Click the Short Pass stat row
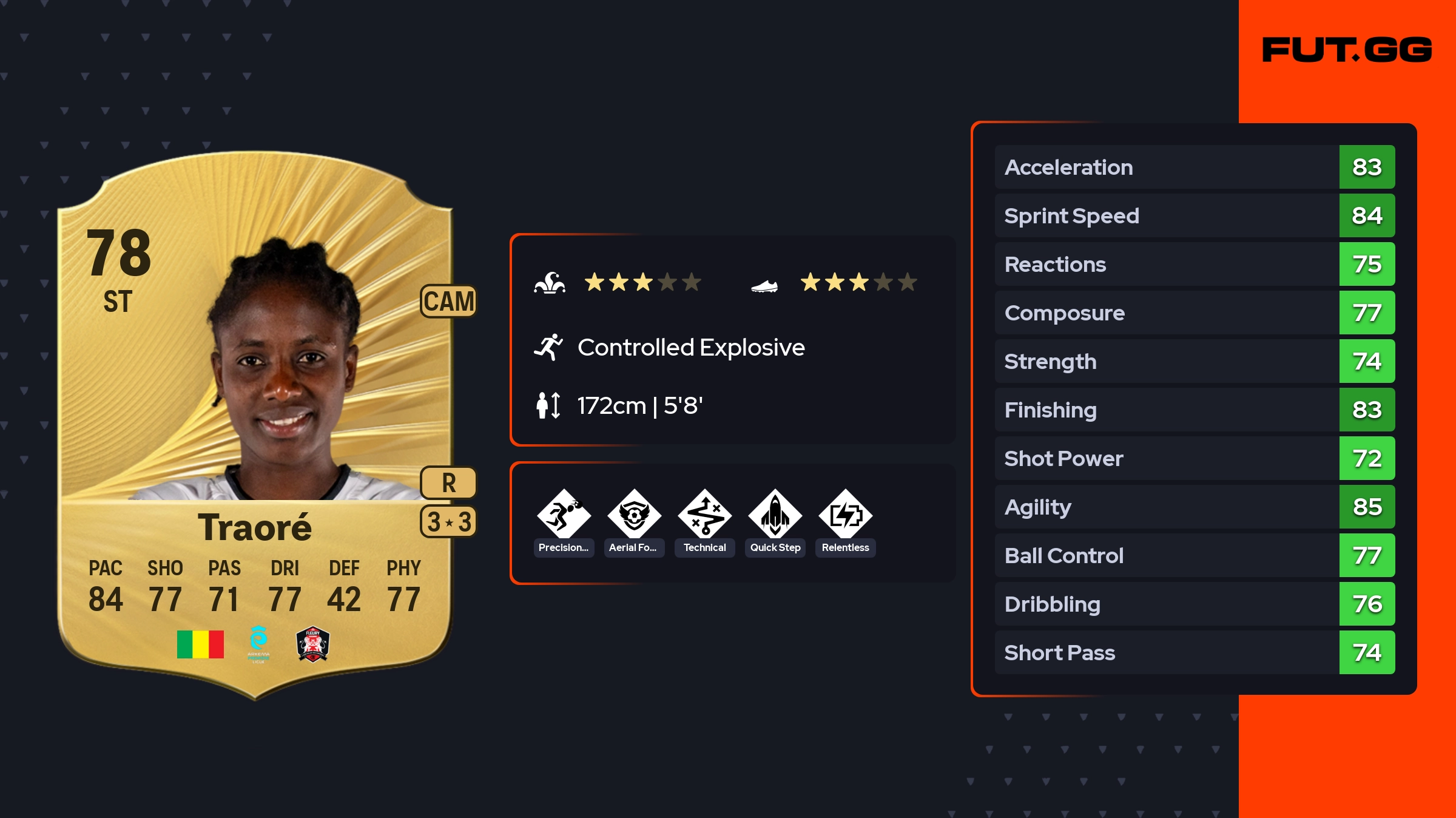 coord(1194,652)
